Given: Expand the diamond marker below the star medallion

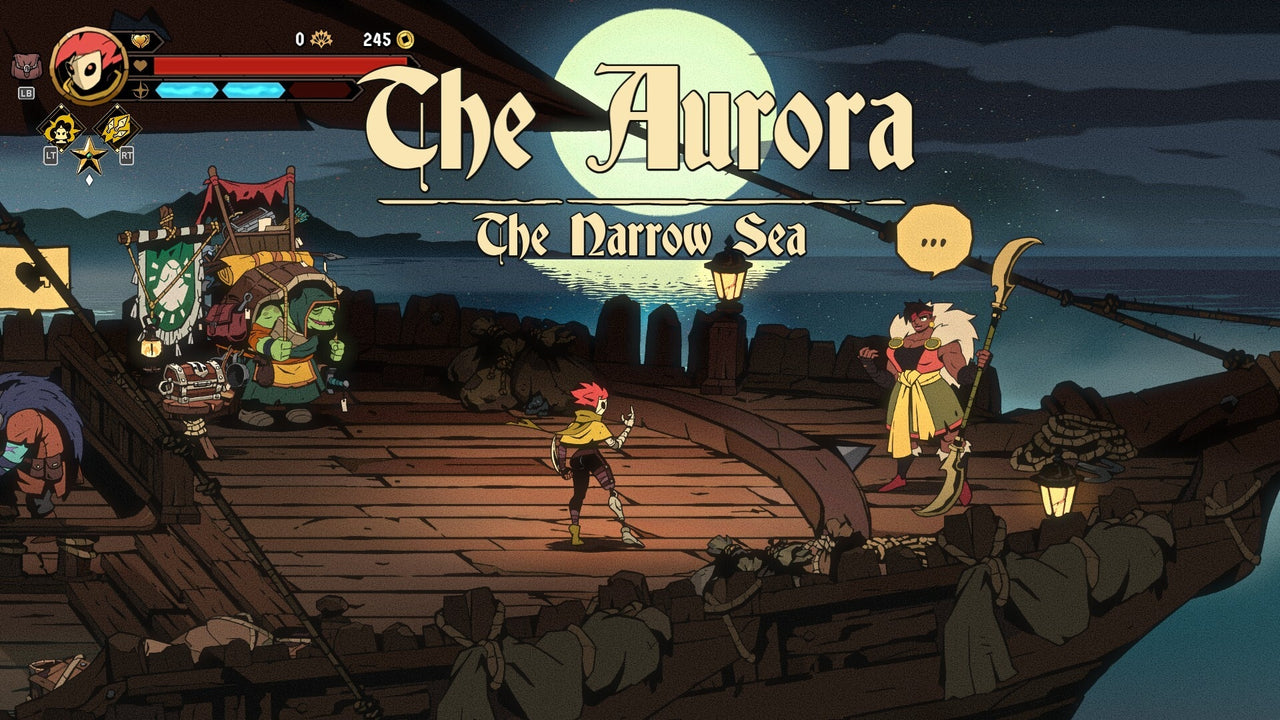Looking at the screenshot, I should tap(89, 181).
